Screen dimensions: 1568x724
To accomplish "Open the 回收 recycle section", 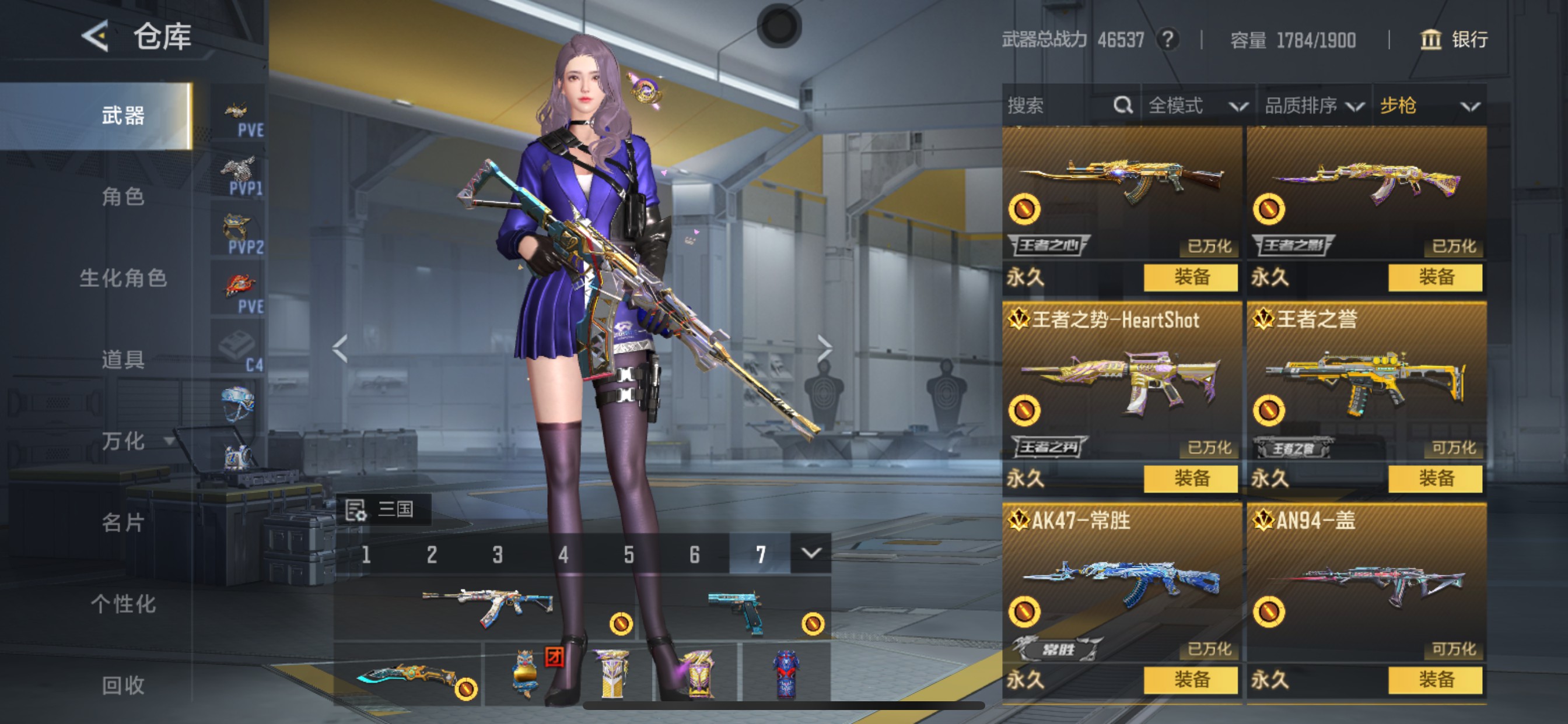I will (123, 685).
